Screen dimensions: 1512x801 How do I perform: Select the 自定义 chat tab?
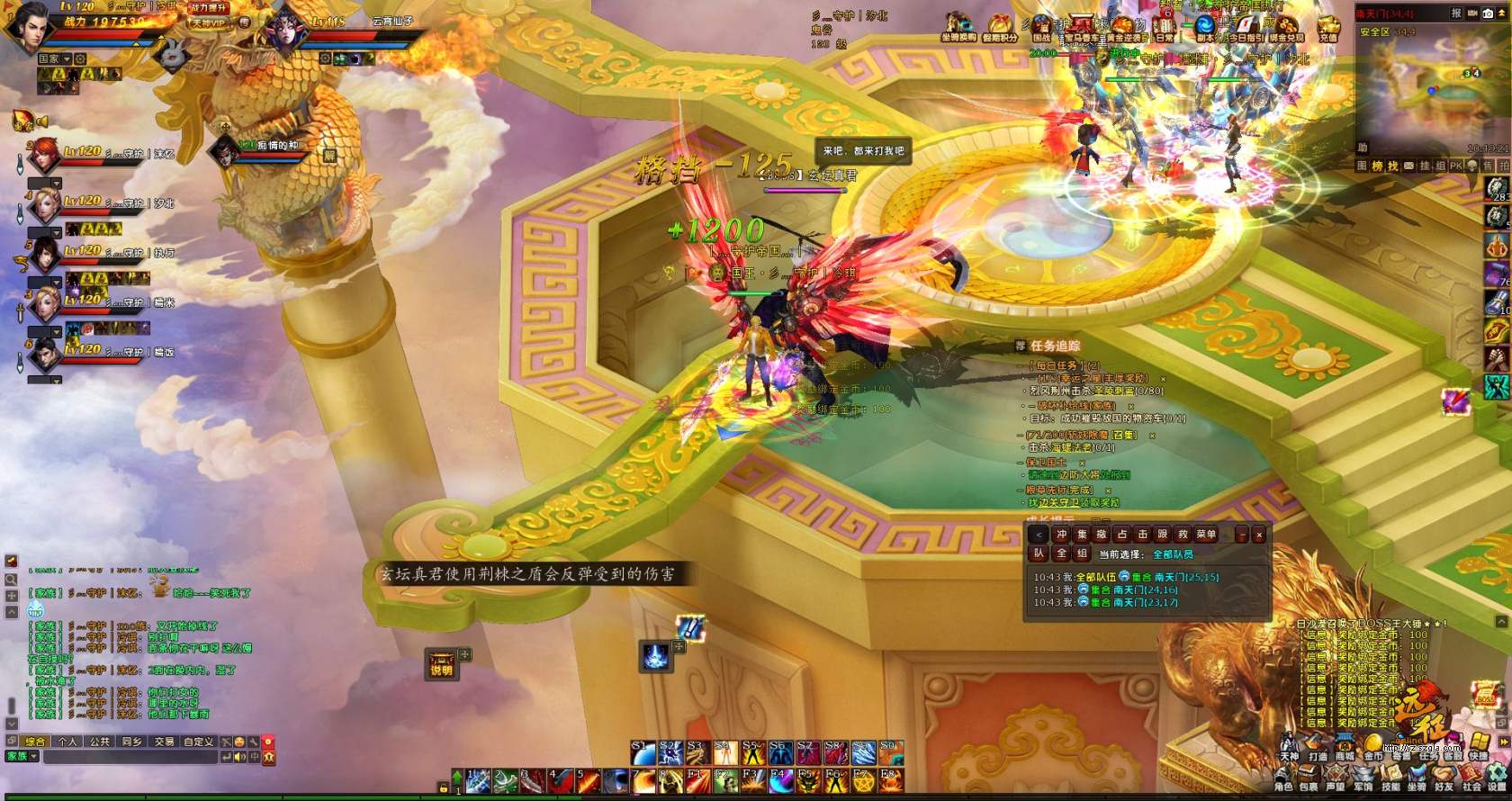point(198,742)
